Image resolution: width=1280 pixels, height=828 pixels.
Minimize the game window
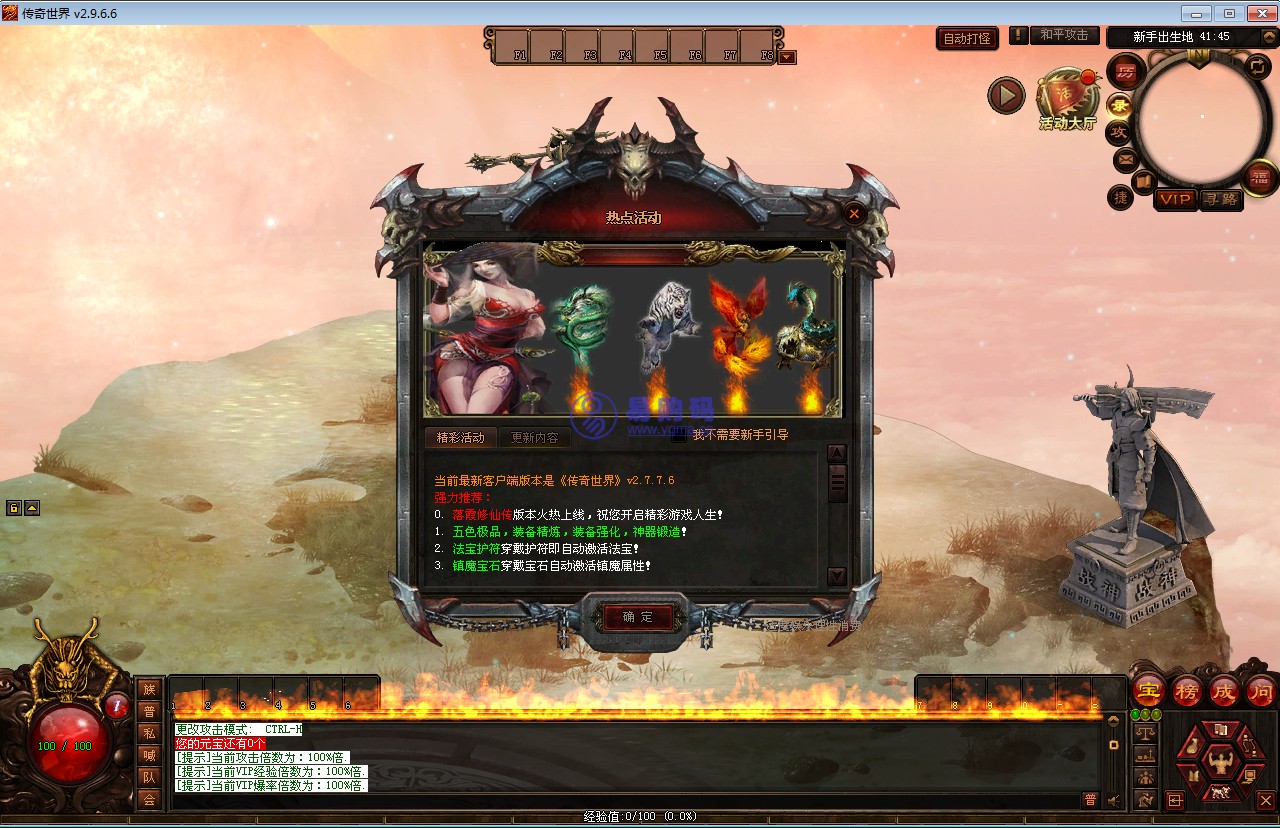coord(1197,13)
